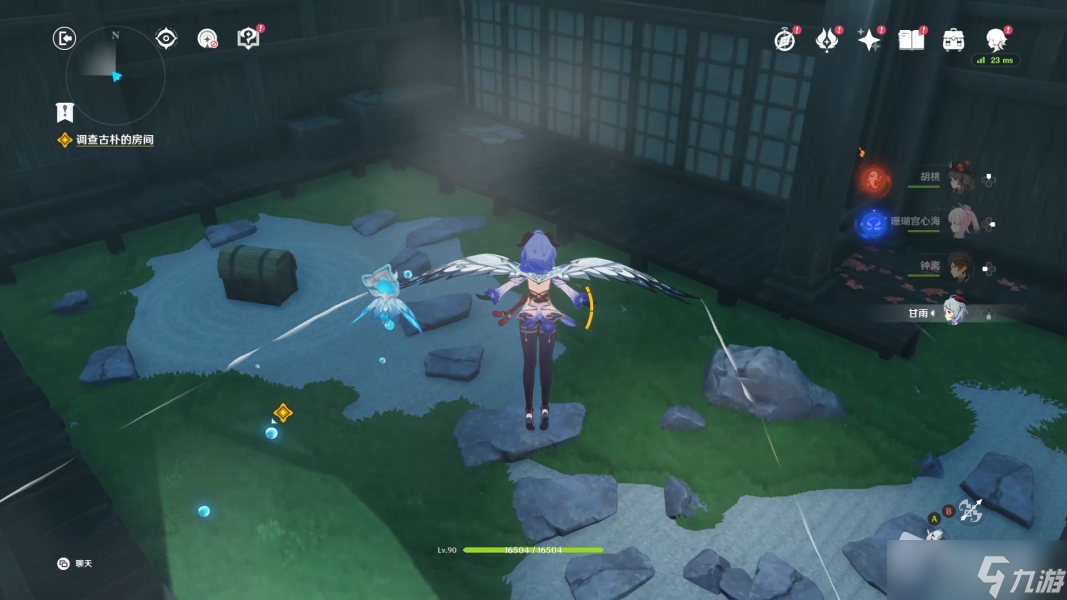1067x600 pixels.
Task: Open the tutorial book with question mark
Action: click(x=248, y=38)
